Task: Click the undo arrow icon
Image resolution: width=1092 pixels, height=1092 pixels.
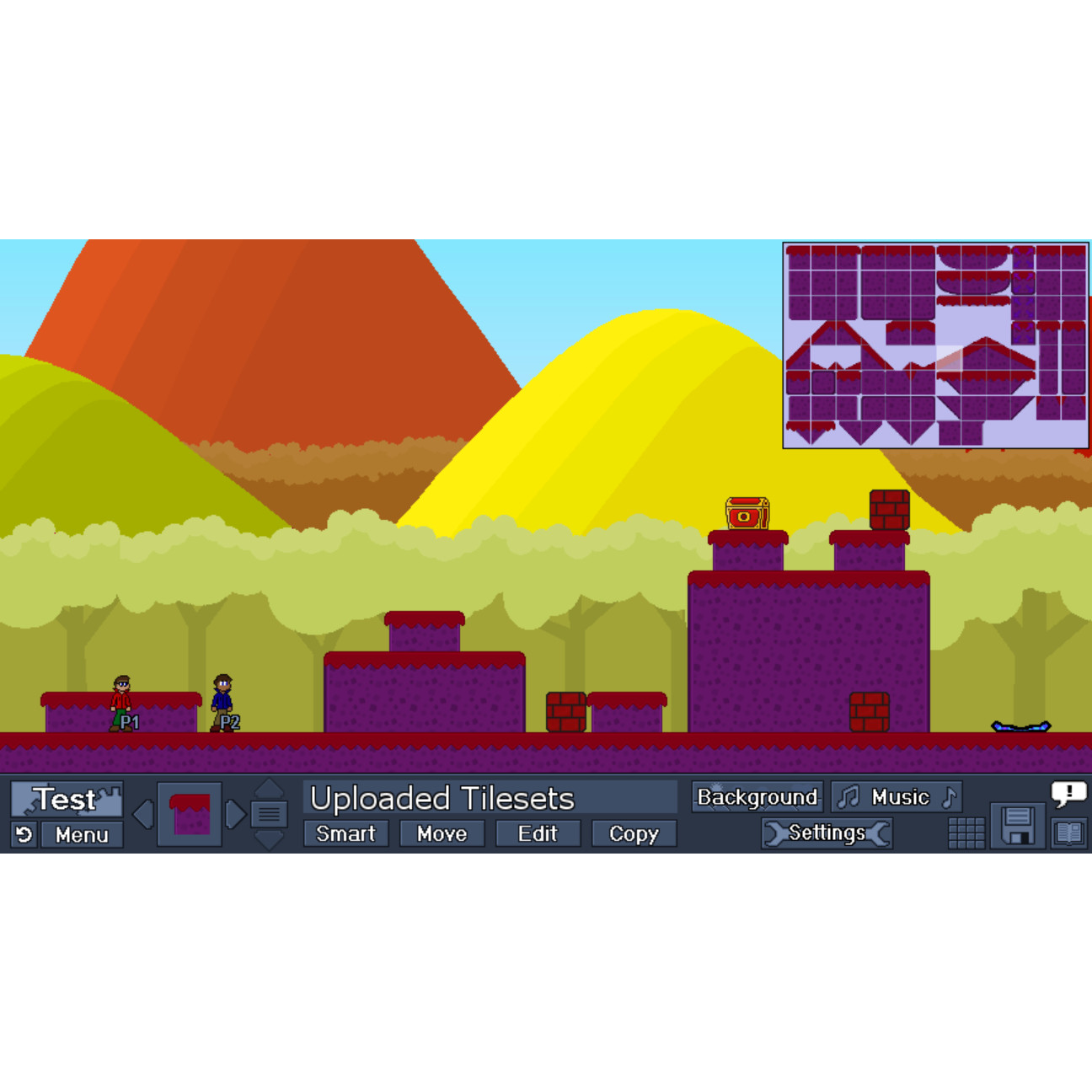Action: pos(22,835)
